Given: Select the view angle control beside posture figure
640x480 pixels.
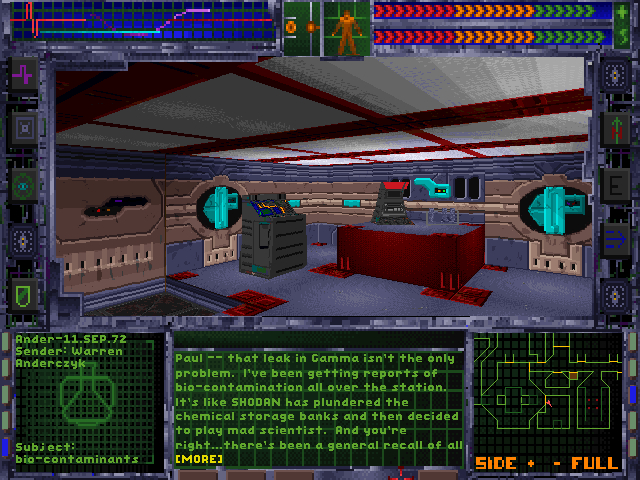Looking at the screenshot, I should point(302,27).
